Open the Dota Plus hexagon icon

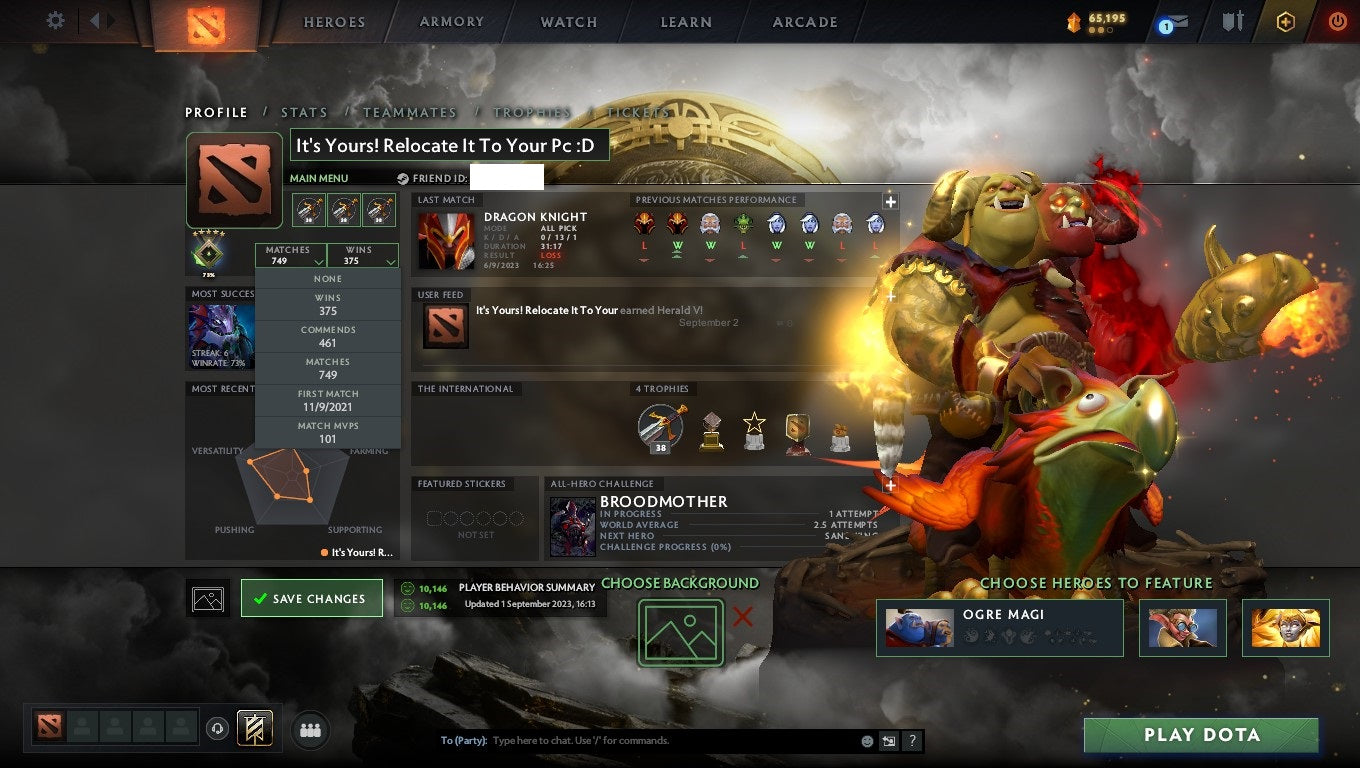tap(1286, 20)
